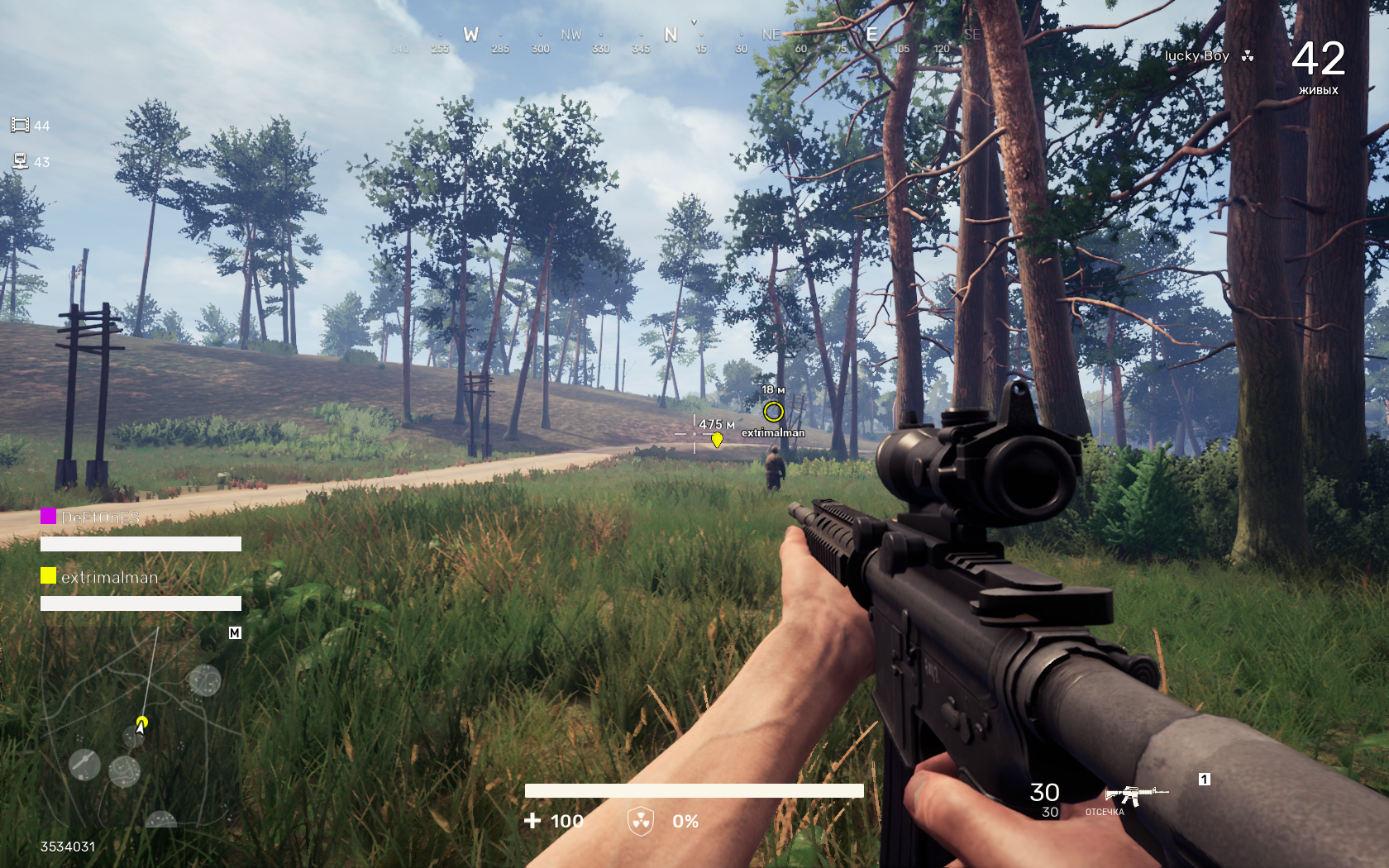Viewport: 1389px width, 868px height.
Task: Select the assault rifle weapon slot
Action: coord(1135,795)
